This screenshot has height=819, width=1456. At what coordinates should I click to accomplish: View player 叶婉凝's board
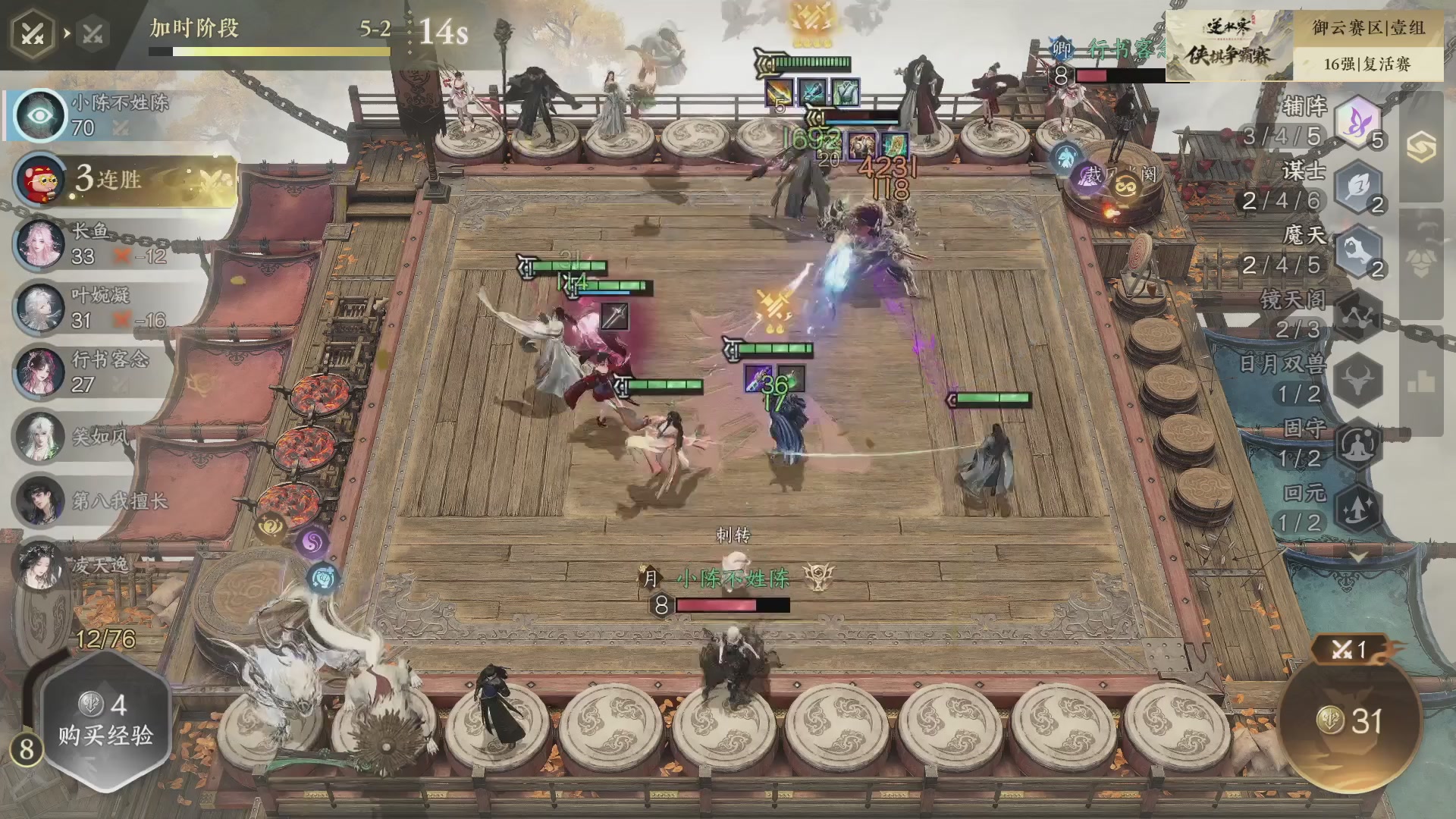91,307
